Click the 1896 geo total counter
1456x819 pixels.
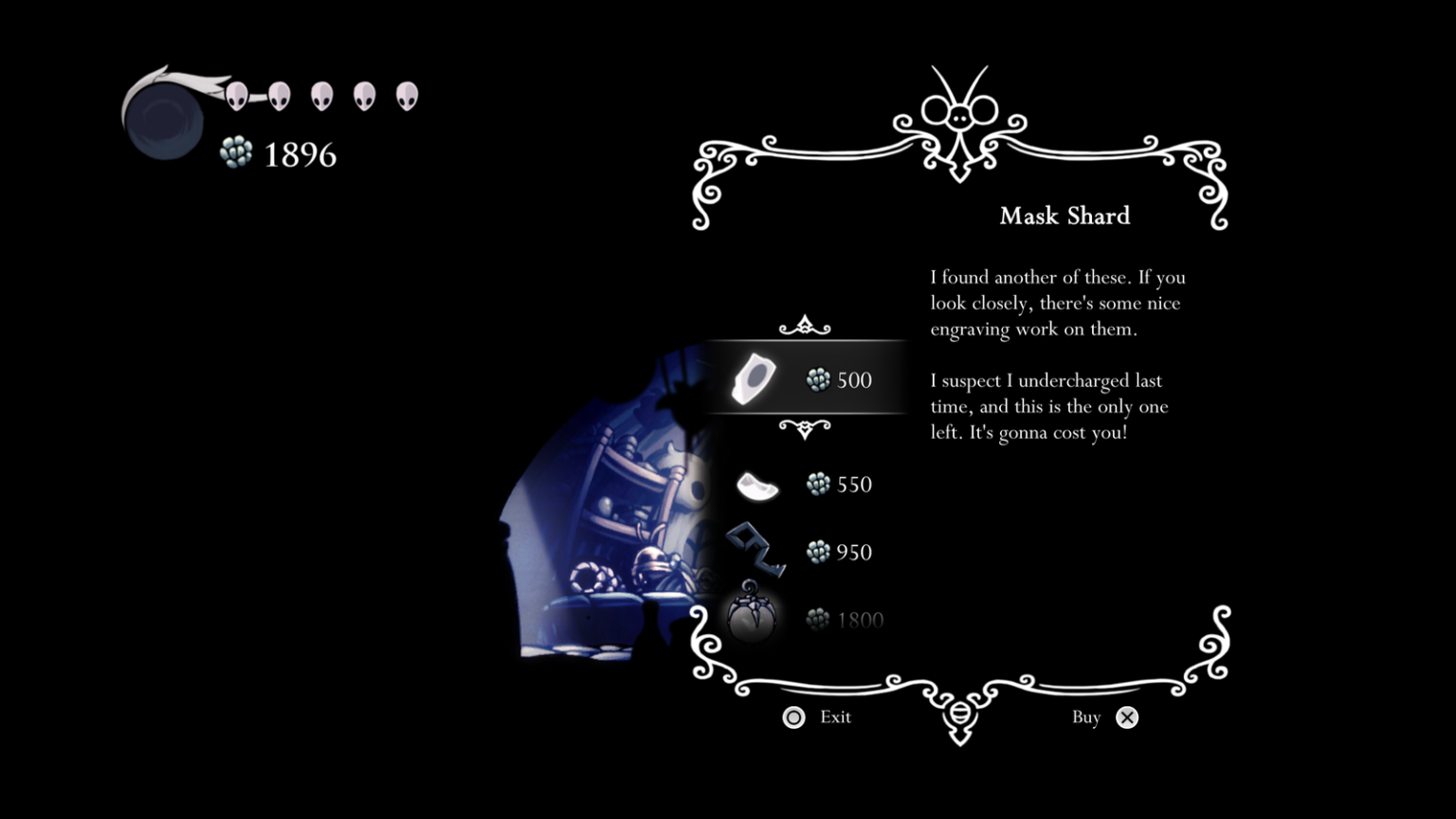[299, 153]
